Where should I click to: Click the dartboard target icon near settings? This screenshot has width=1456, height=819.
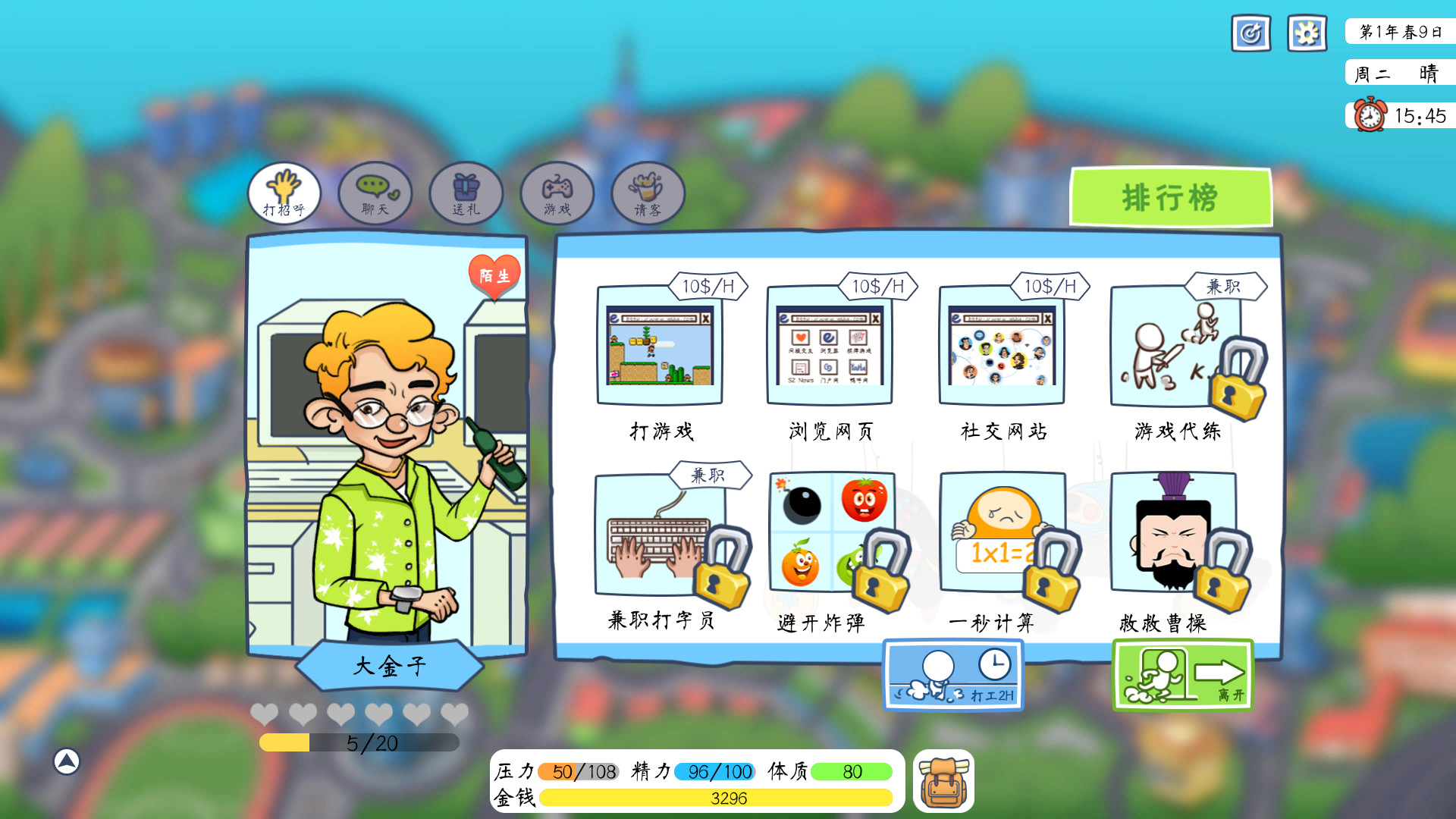[1250, 33]
